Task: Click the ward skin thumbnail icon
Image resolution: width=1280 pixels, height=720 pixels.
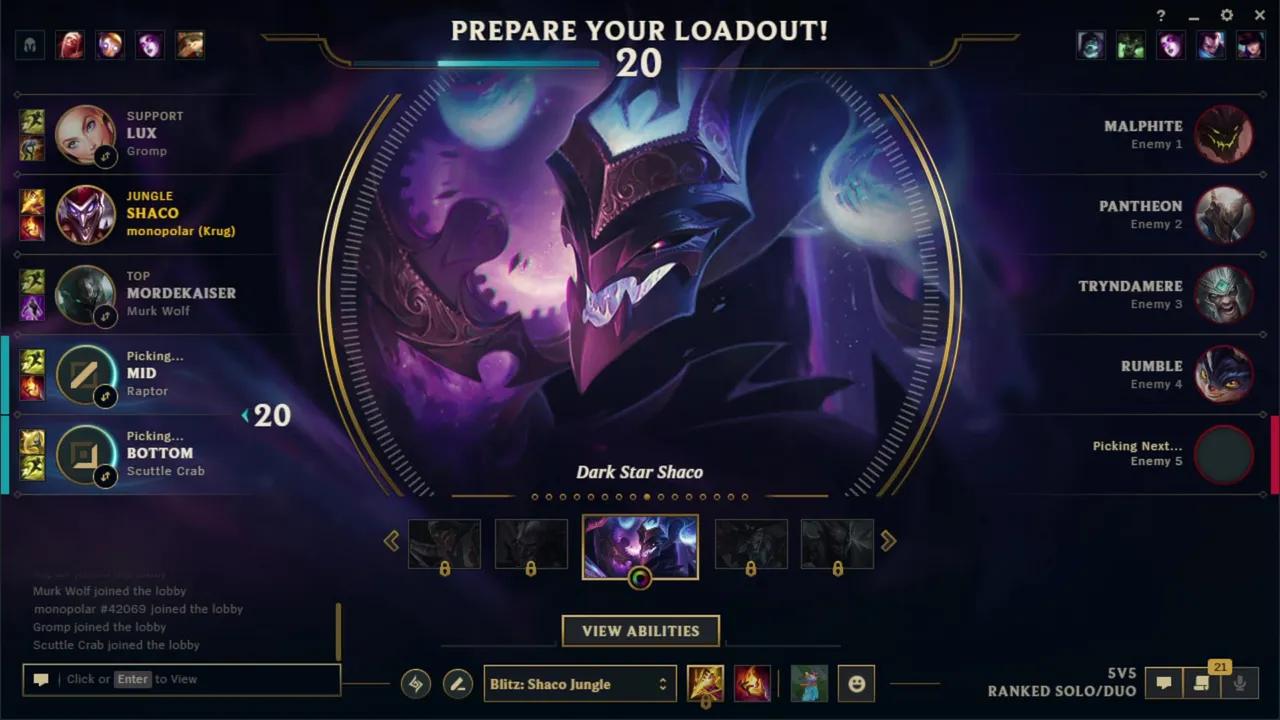Action: tap(808, 684)
